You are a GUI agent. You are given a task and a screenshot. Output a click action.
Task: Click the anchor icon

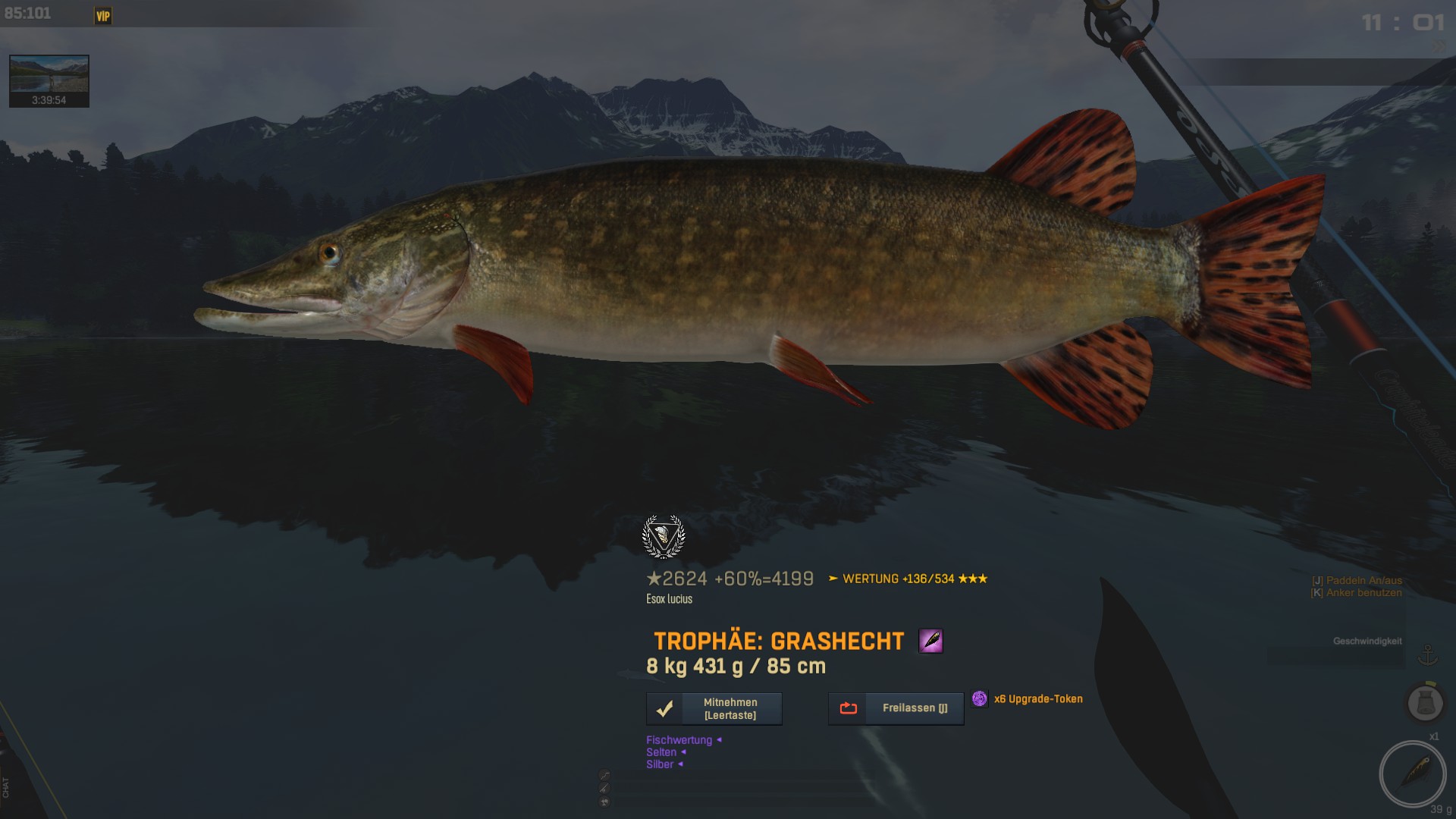tap(1428, 654)
